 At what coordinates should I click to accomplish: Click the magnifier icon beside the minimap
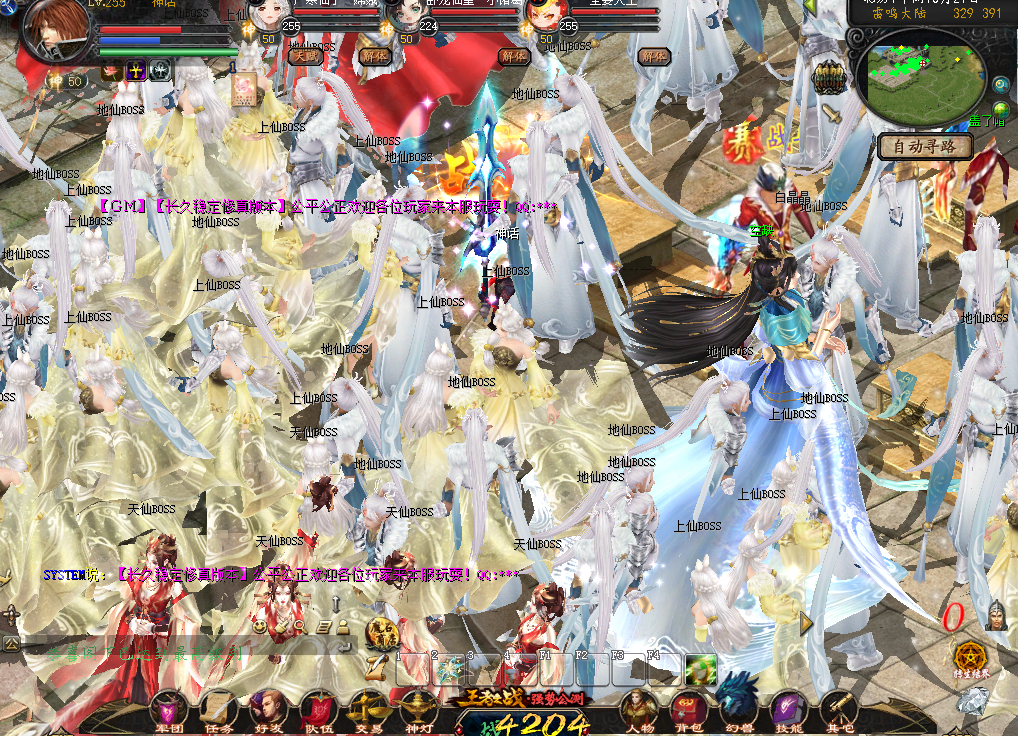pos(1000,85)
